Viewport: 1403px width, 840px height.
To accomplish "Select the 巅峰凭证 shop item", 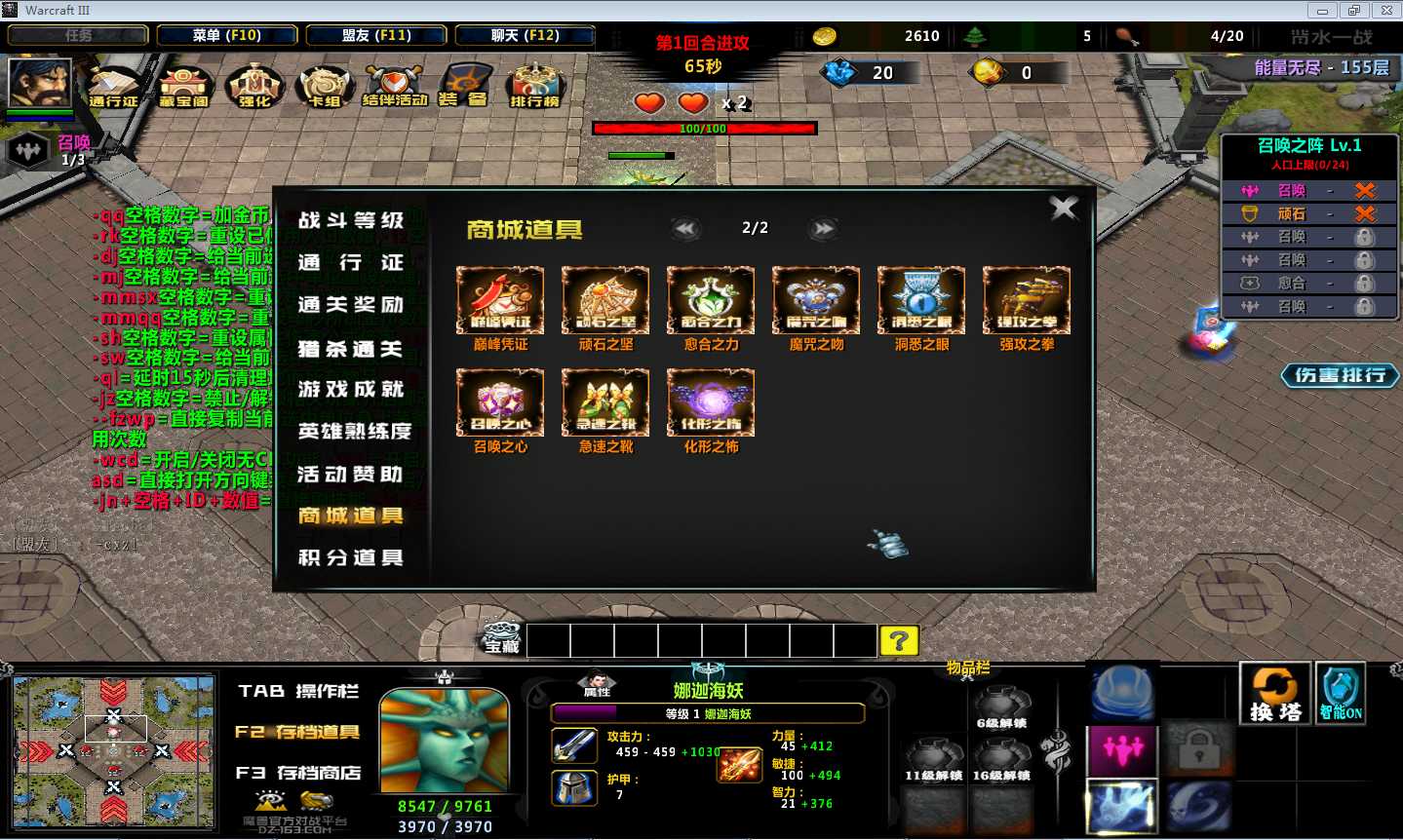I will pyautogui.click(x=500, y=301).
